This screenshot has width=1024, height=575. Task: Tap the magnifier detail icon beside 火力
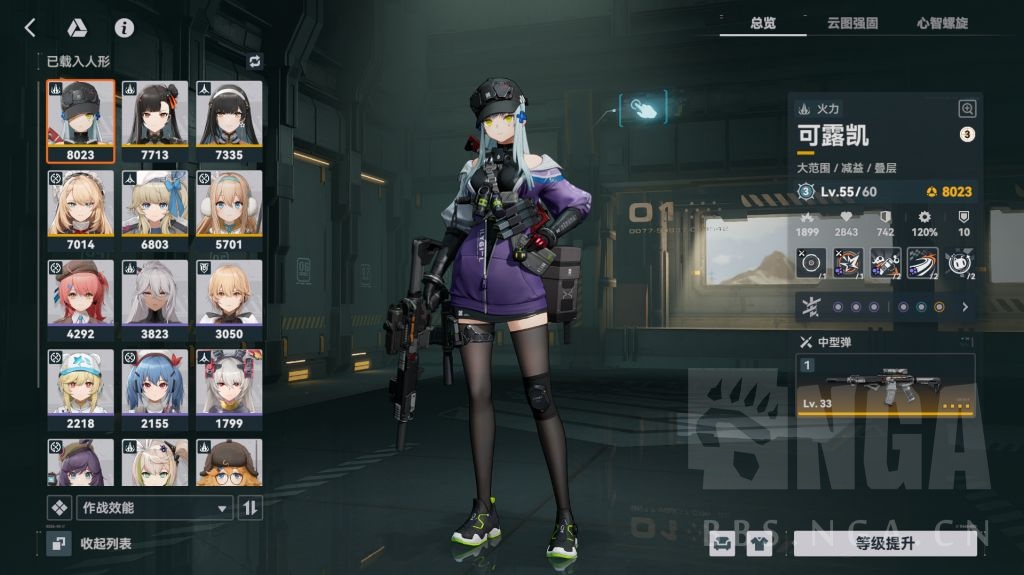967,109
